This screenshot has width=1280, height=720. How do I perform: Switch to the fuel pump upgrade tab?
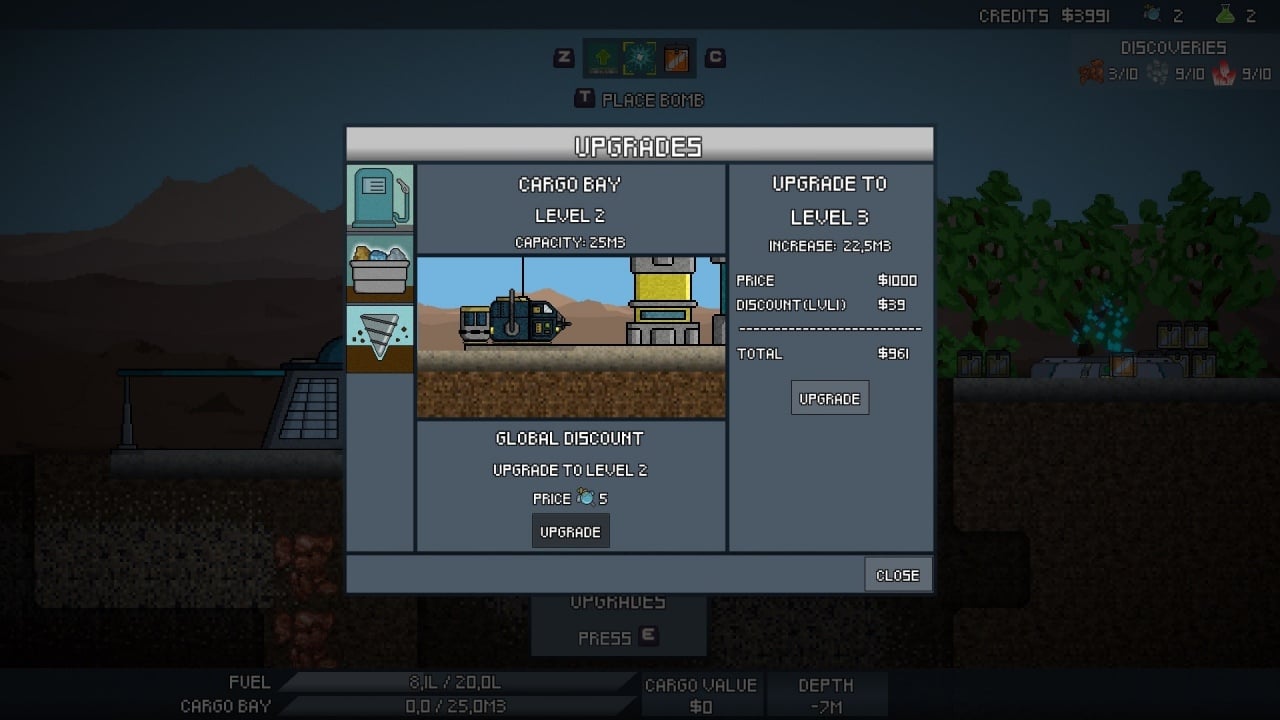(380, 197)
